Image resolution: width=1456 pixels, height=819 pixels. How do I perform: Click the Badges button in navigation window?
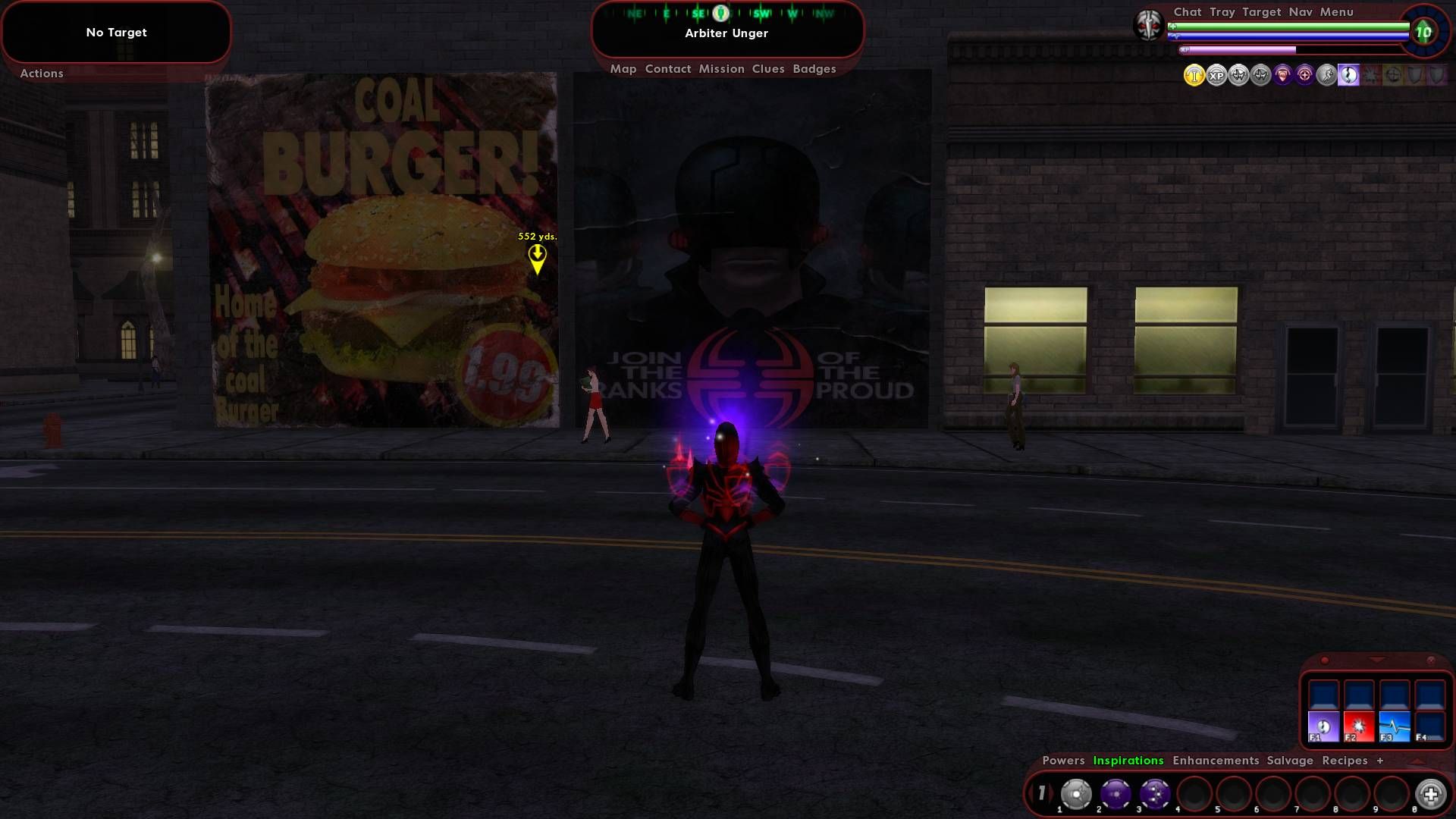tap(814, 68)
